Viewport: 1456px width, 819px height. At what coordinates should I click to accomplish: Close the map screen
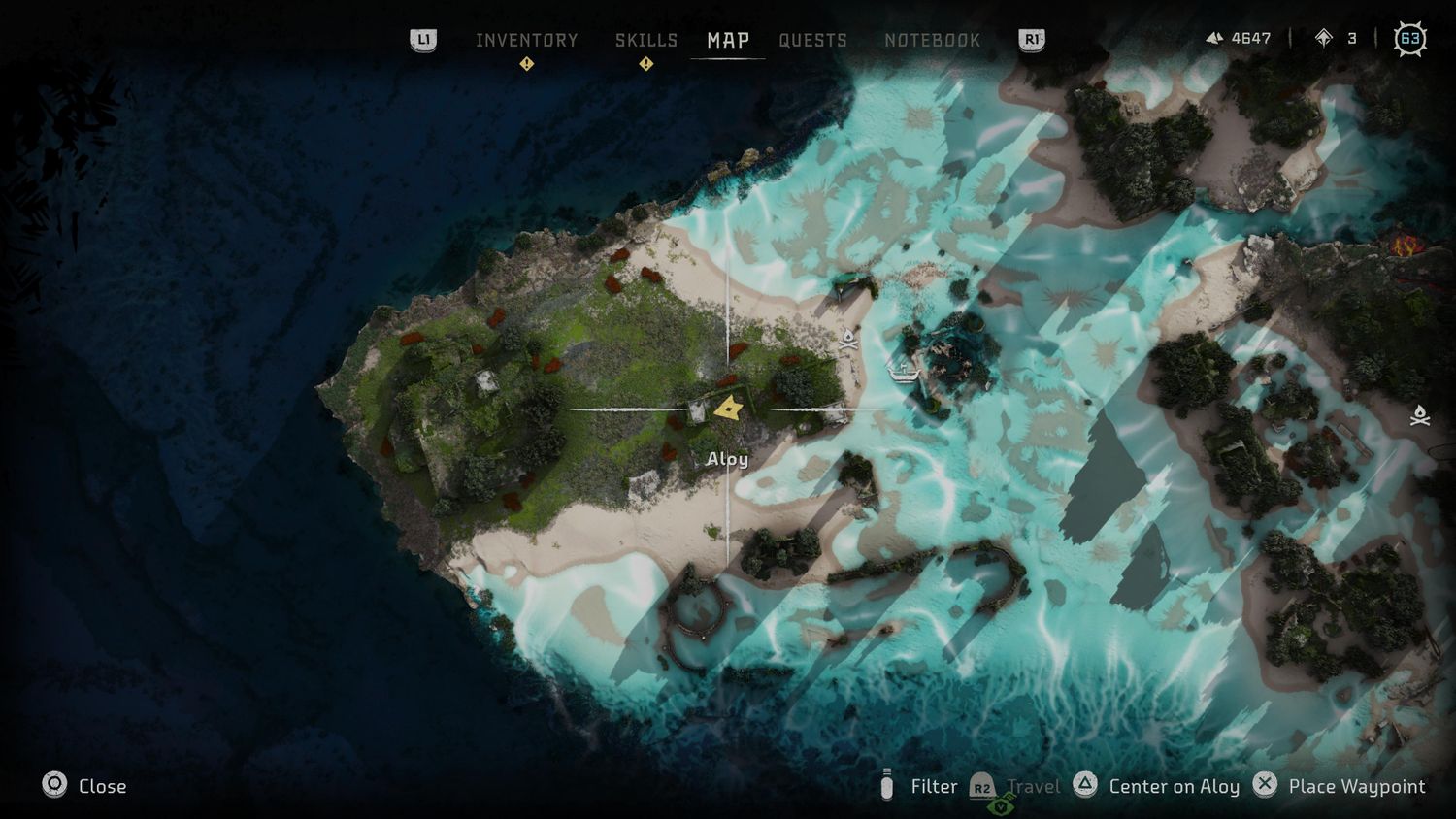coord(84,786)
